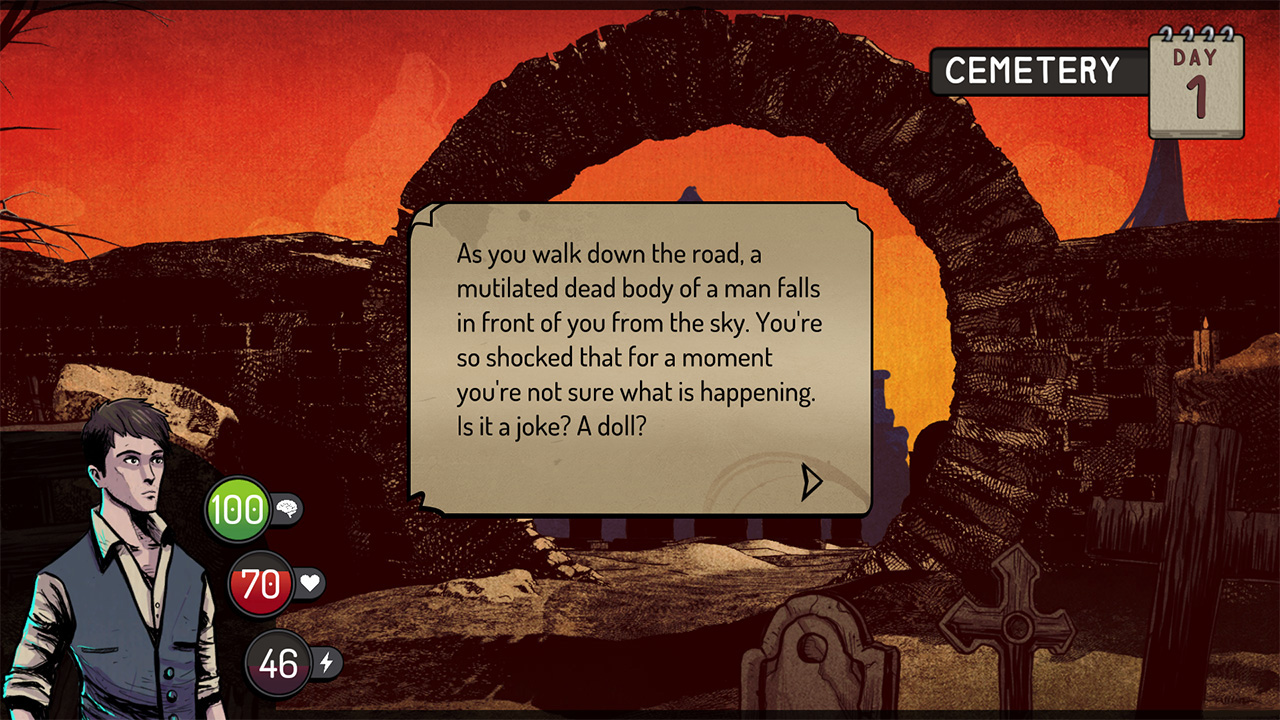Click the heart health stat icon
Image resolution: width=1280 pixels, height=720 pixels.
311,585
